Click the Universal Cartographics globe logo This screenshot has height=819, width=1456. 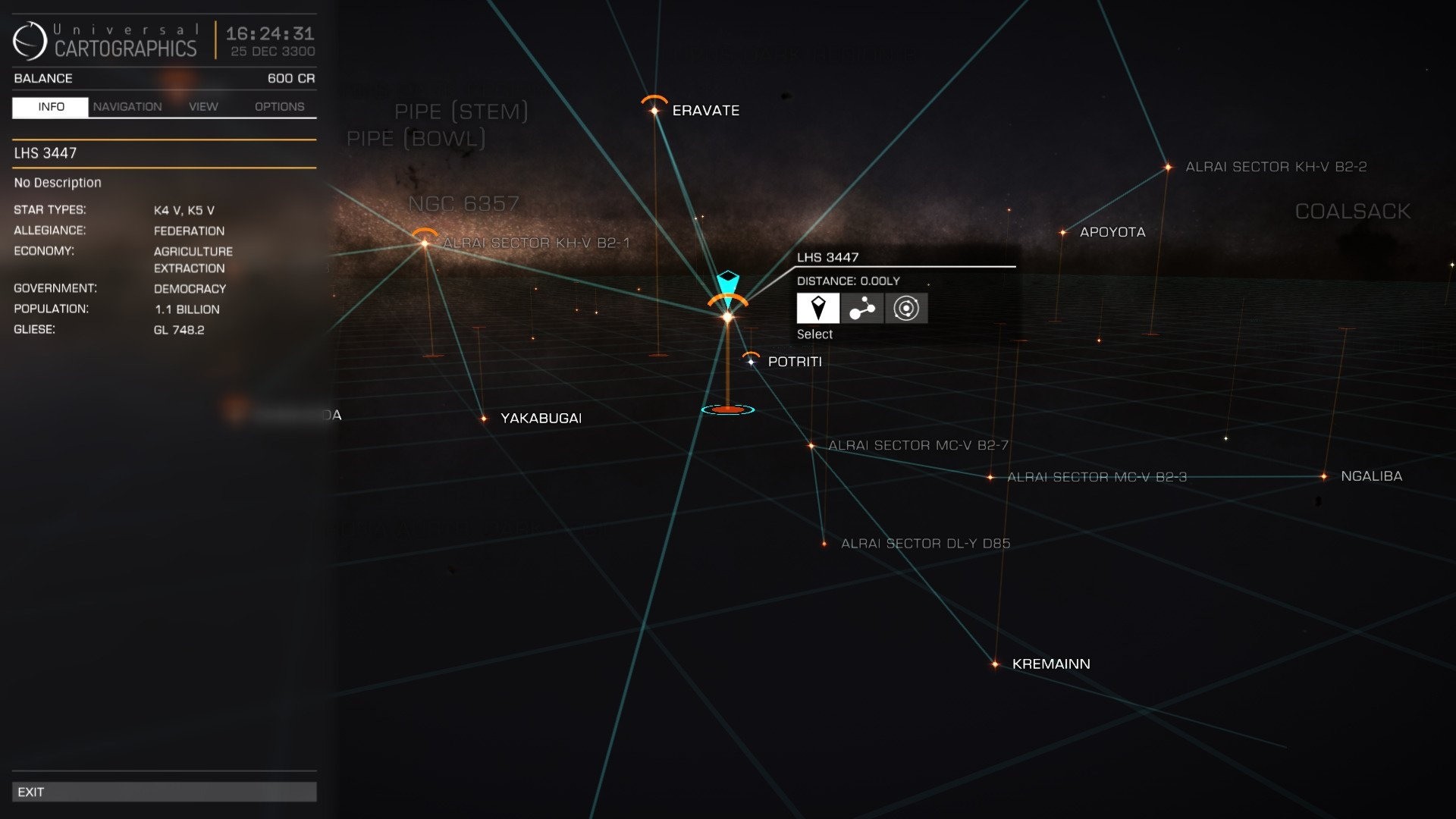click(x=29, y=42)
